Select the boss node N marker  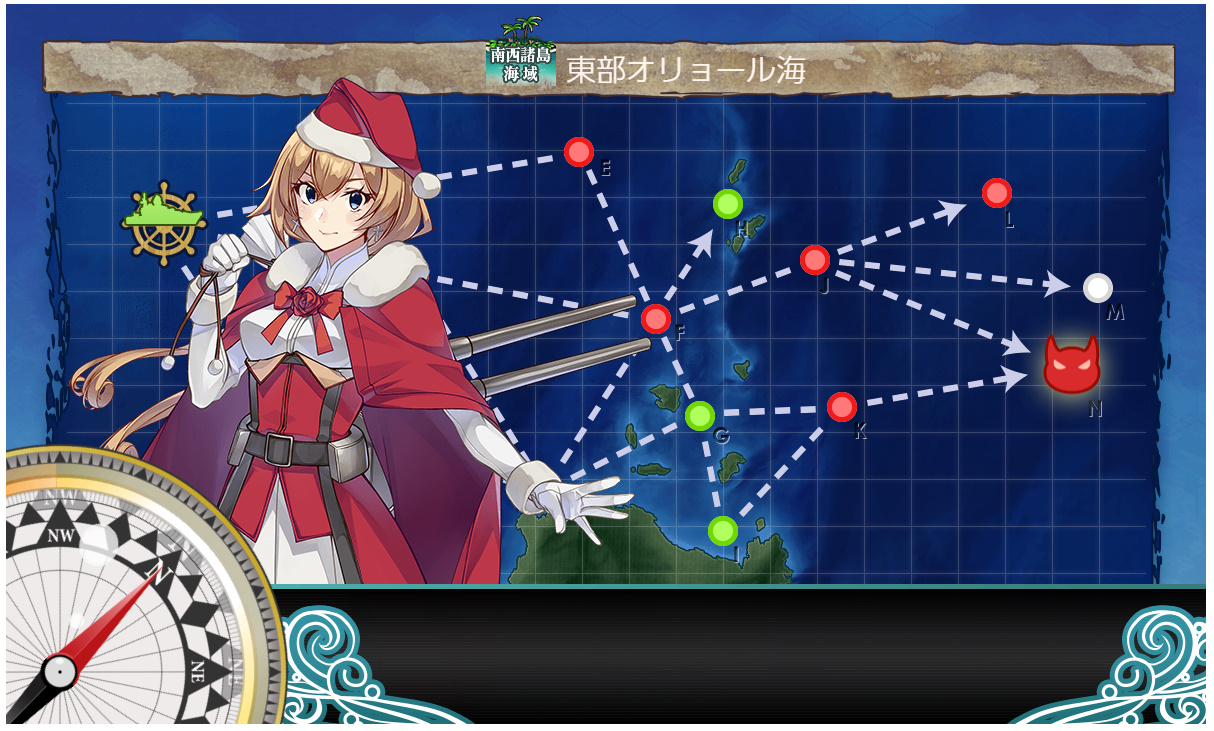(x=1071, y=365)
